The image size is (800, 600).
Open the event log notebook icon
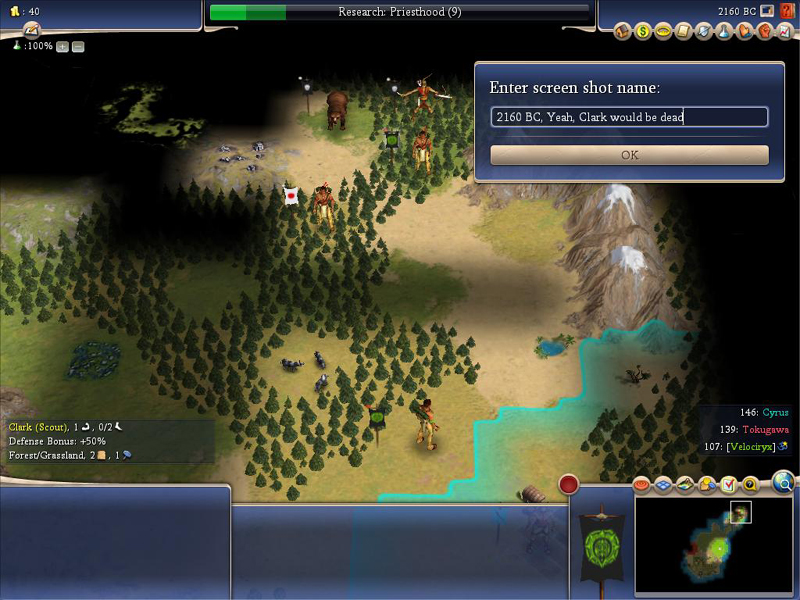point(31,30)
